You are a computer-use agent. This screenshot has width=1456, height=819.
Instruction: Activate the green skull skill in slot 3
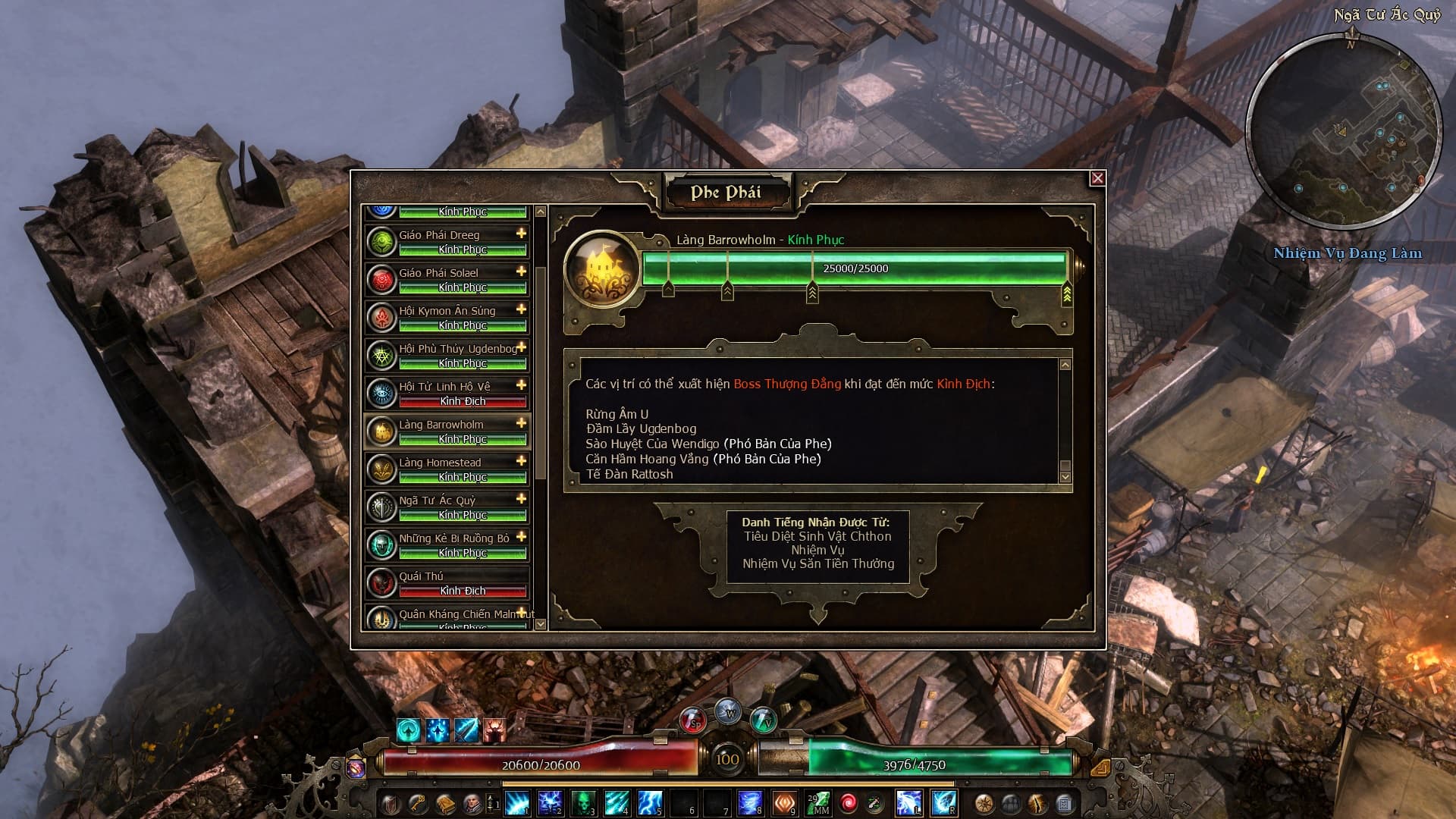[x=583, y=802]
